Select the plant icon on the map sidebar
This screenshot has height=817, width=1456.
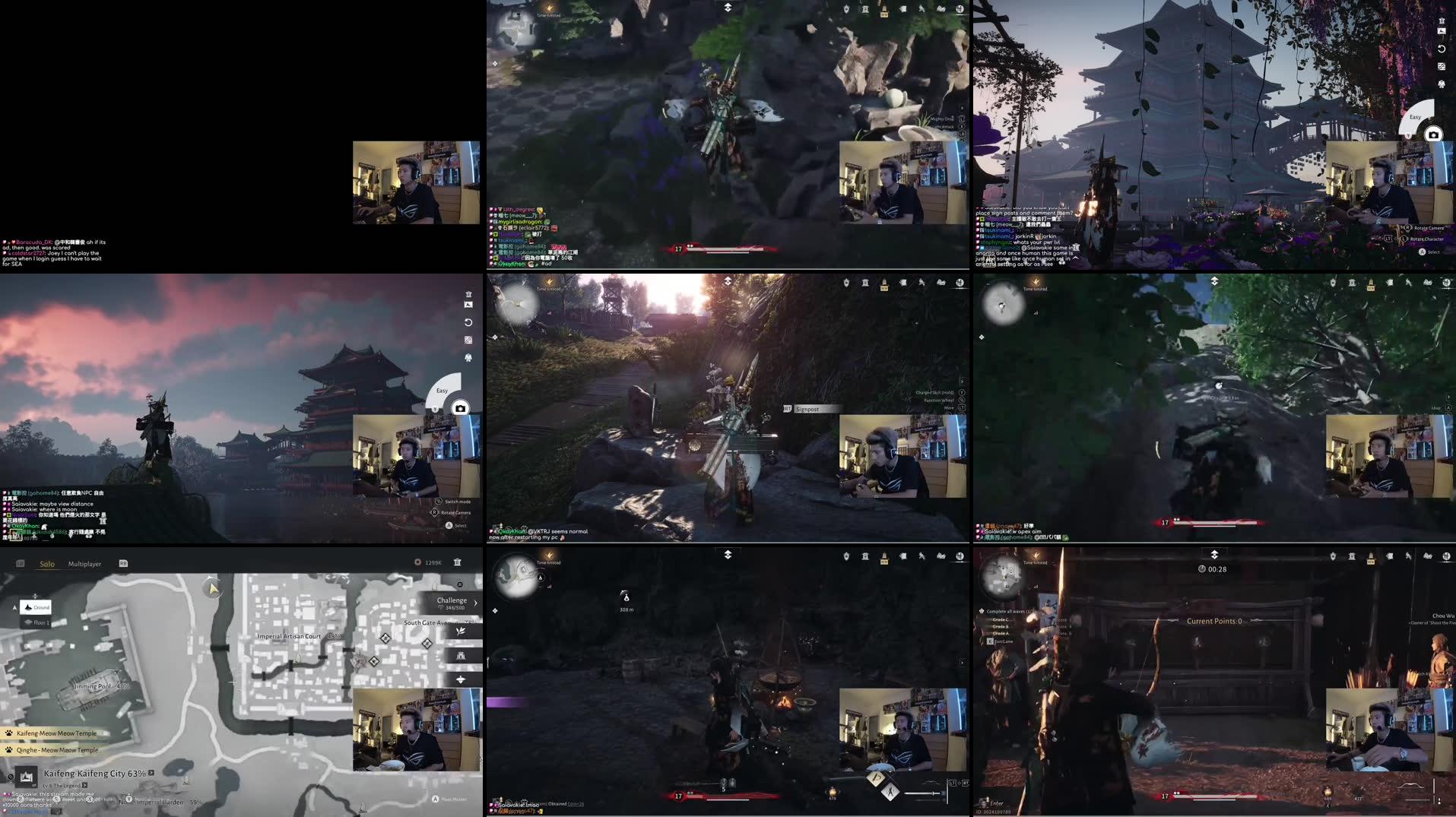tap(462, 632)
